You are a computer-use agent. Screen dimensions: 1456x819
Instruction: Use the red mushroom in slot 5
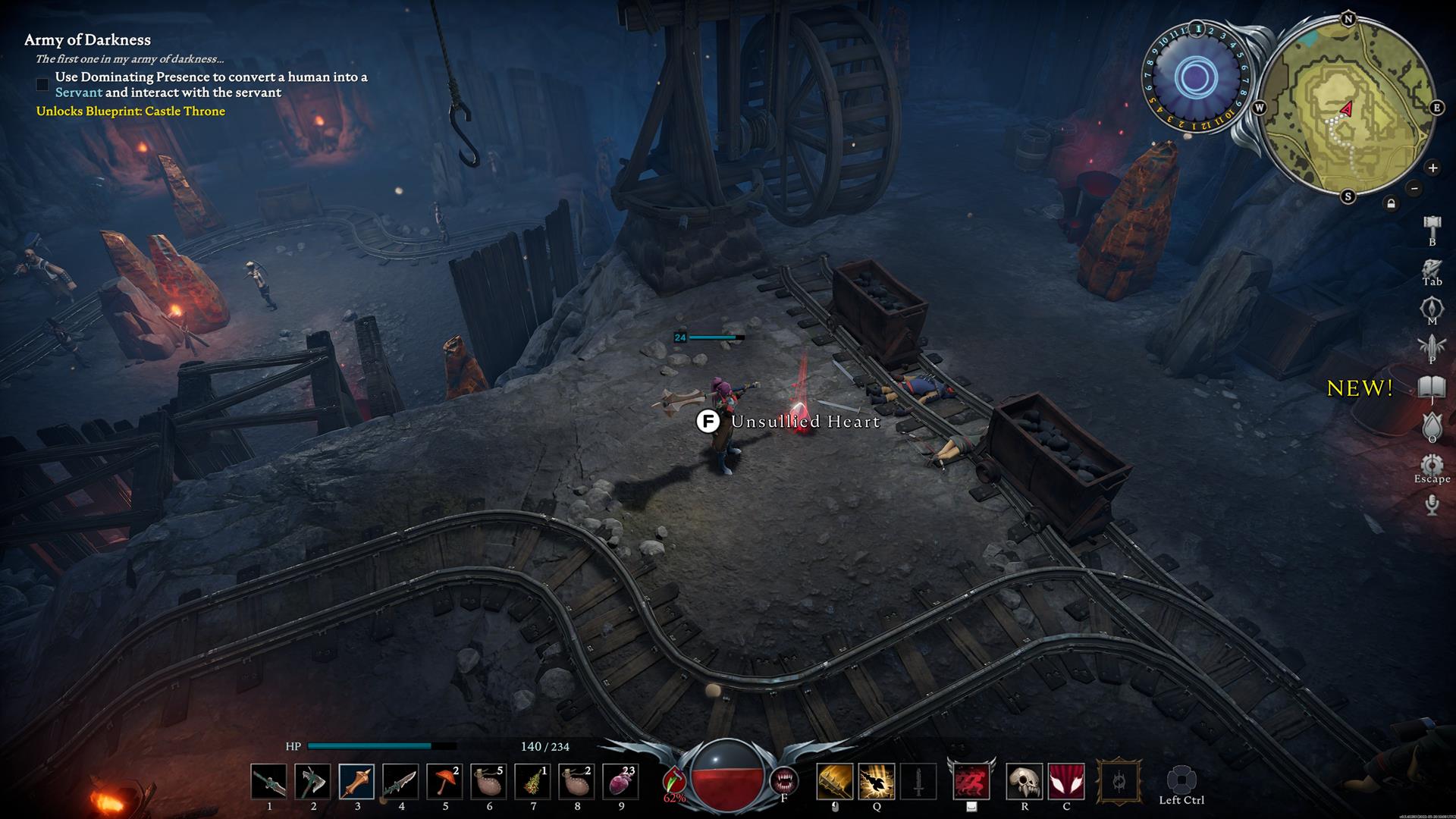click(x=444, y=782)
